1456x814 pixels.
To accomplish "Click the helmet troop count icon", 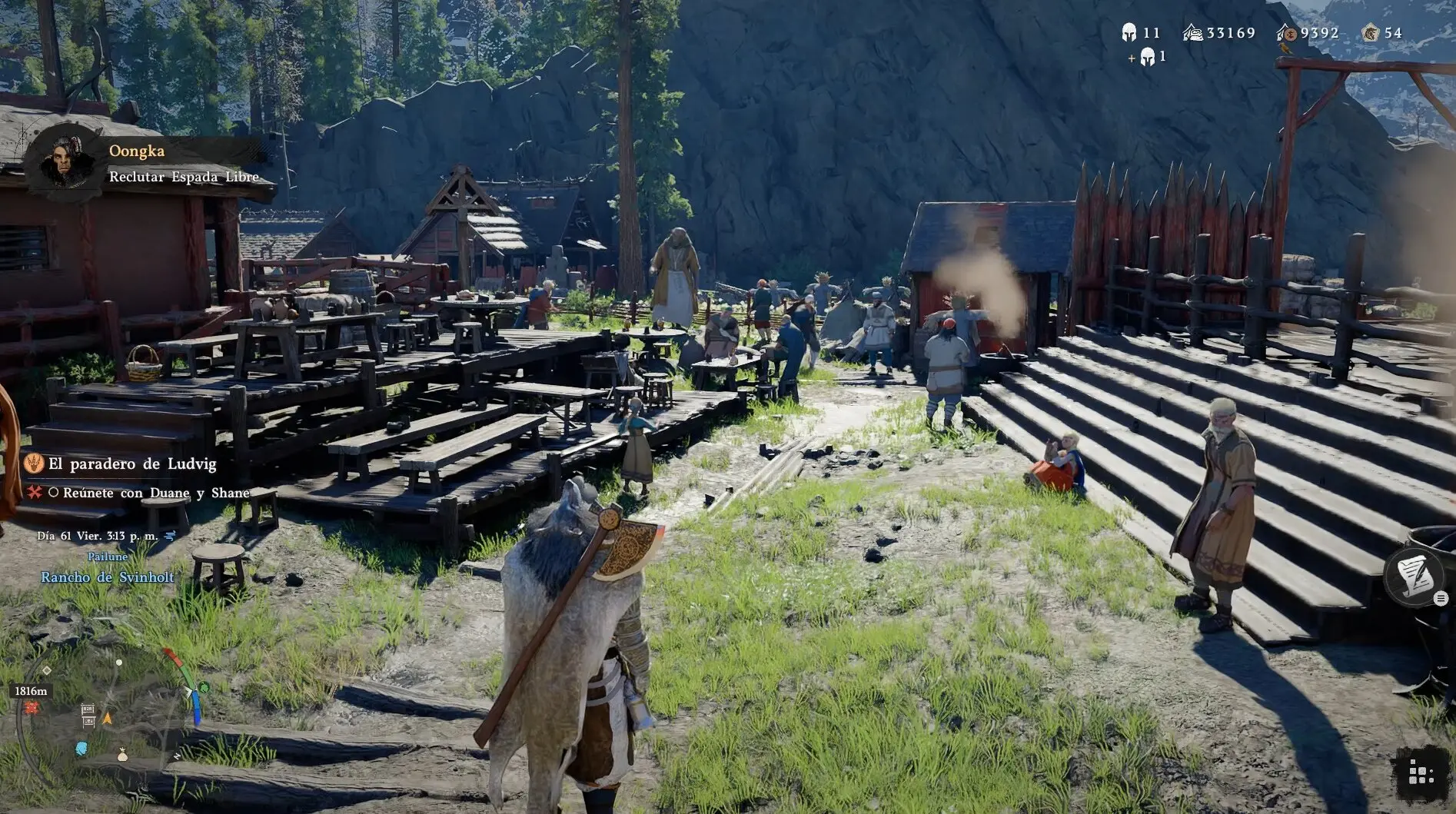I will coord(1129,33).
